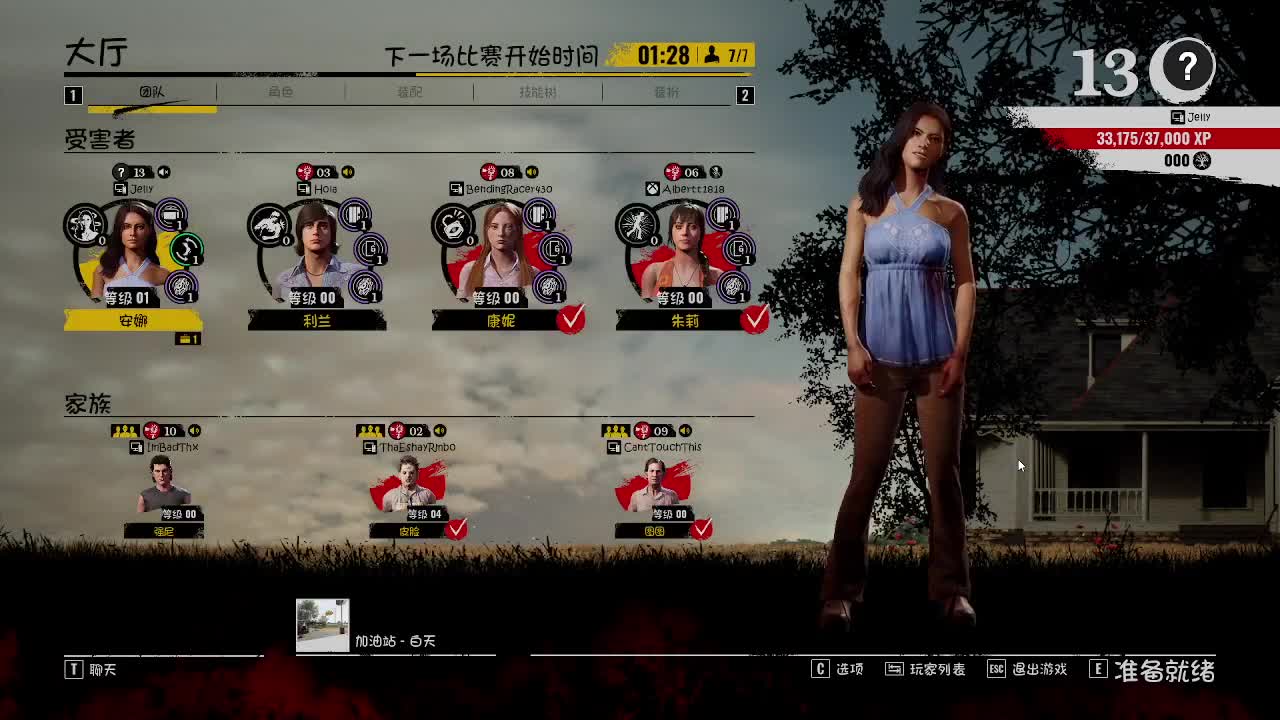This screenshot has width=1280, height=720.
Task: Click the speaker icon next to Hola
Action: point(347,172)
